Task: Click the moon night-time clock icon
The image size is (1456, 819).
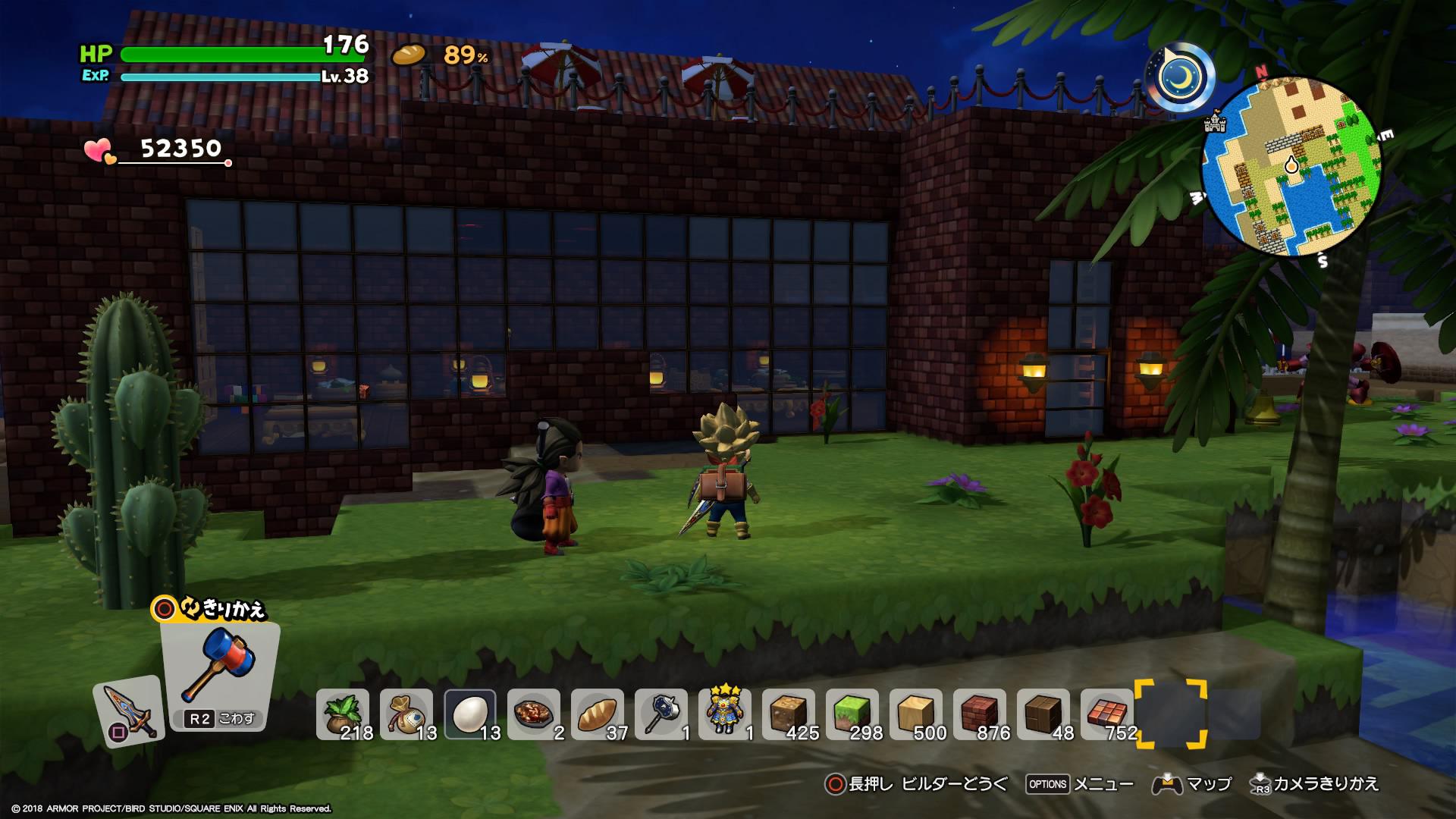Action: tap(1179, 77)
